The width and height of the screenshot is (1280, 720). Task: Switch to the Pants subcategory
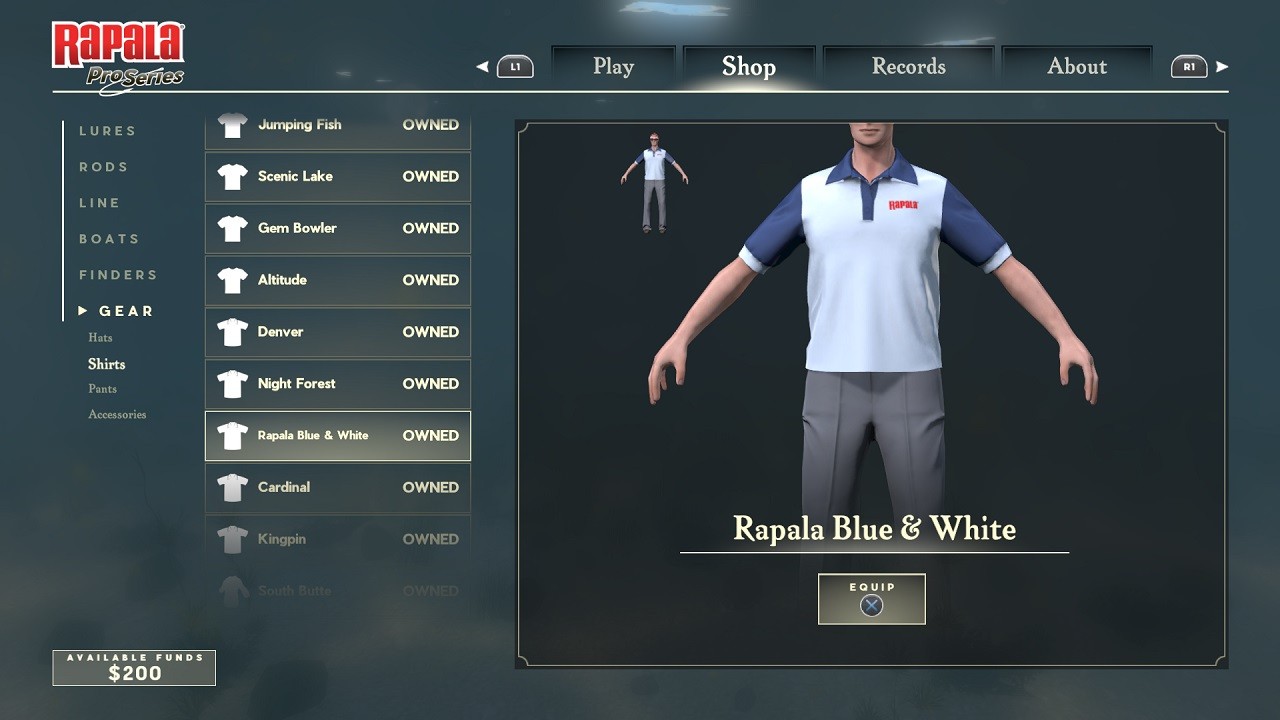(x=102, y=389)
